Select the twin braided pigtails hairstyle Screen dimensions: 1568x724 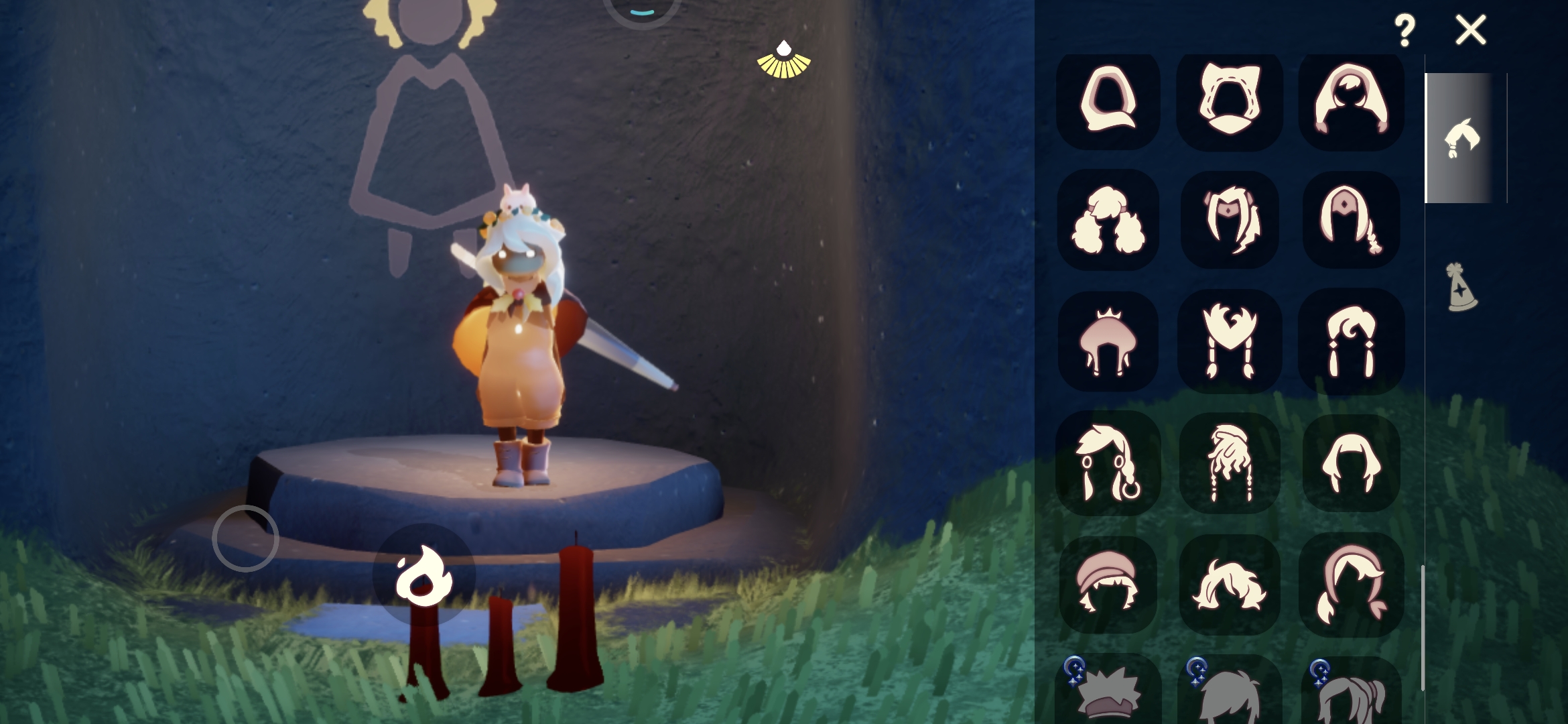point(1350,342)
